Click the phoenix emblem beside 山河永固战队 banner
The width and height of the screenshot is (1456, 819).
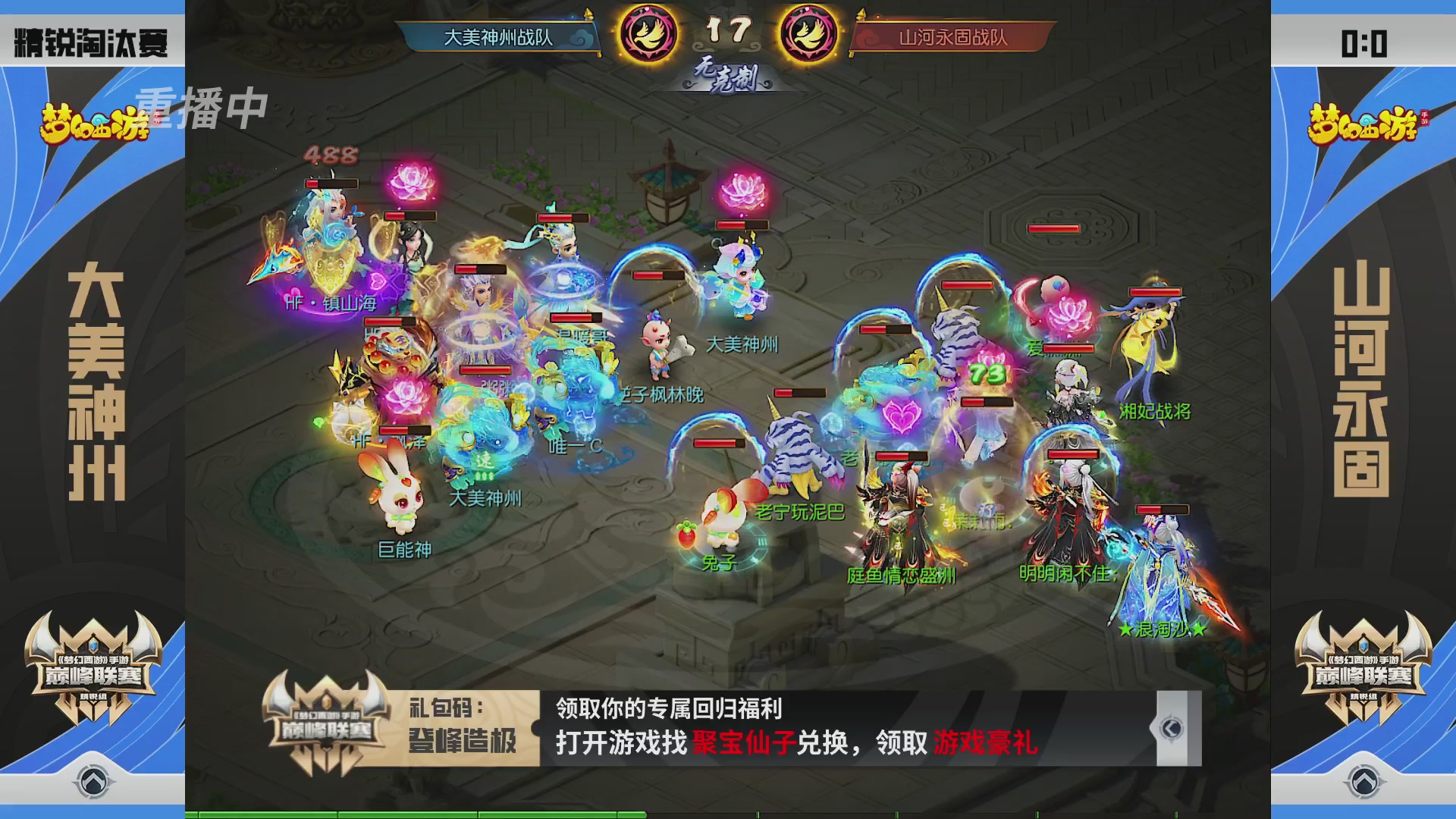802,32
